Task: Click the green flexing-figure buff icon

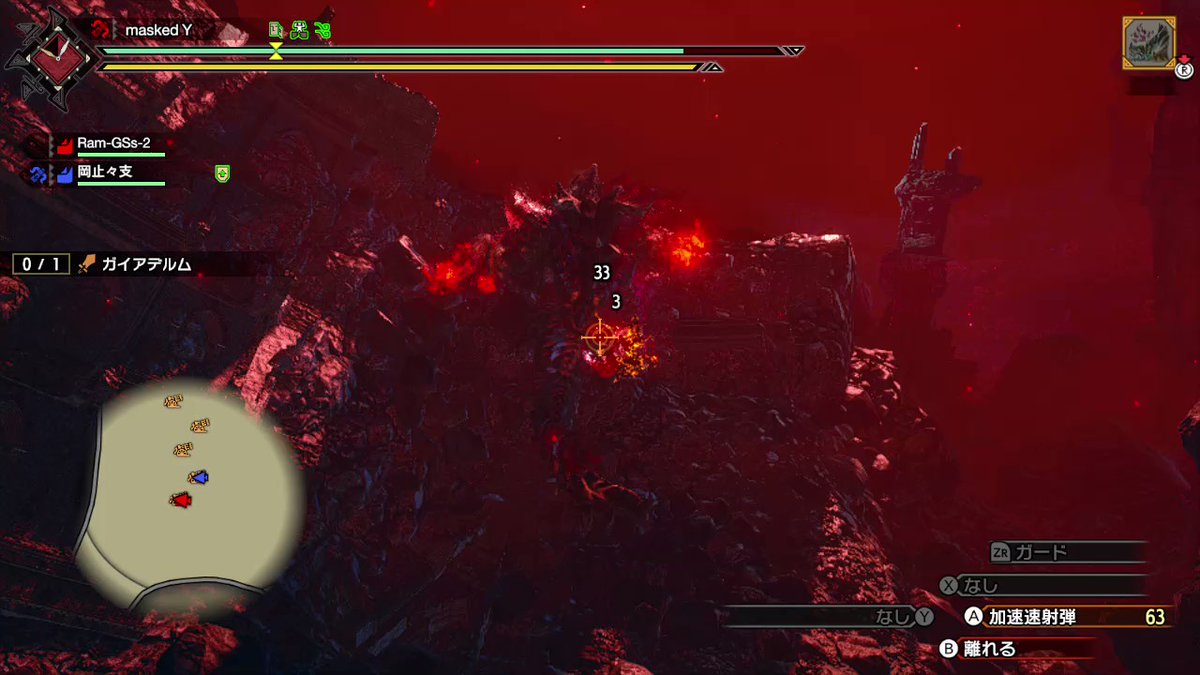Action: click(x=299, y=30)
